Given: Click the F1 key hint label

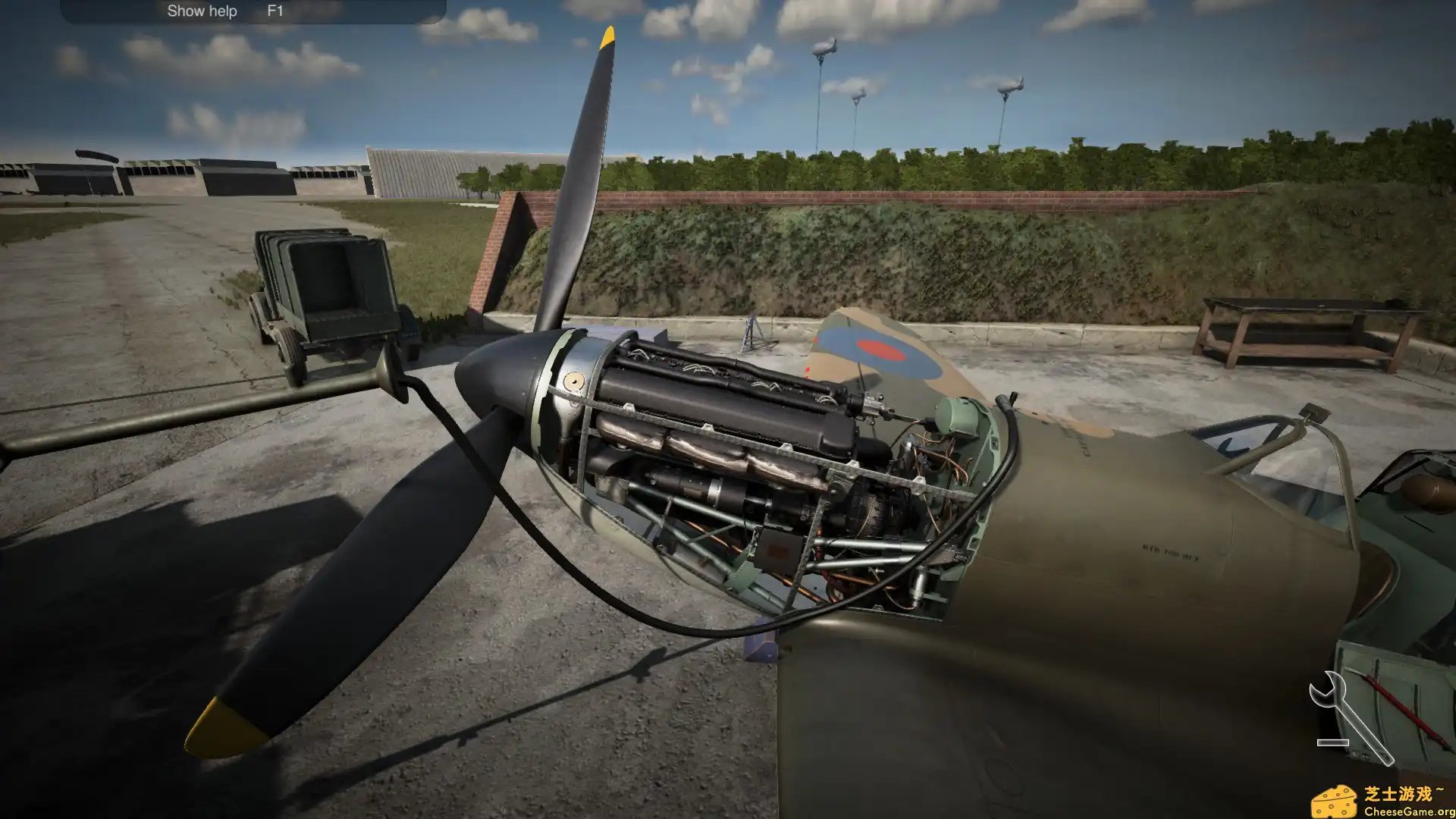Looking at the screenshot, I should coord(275,11).
